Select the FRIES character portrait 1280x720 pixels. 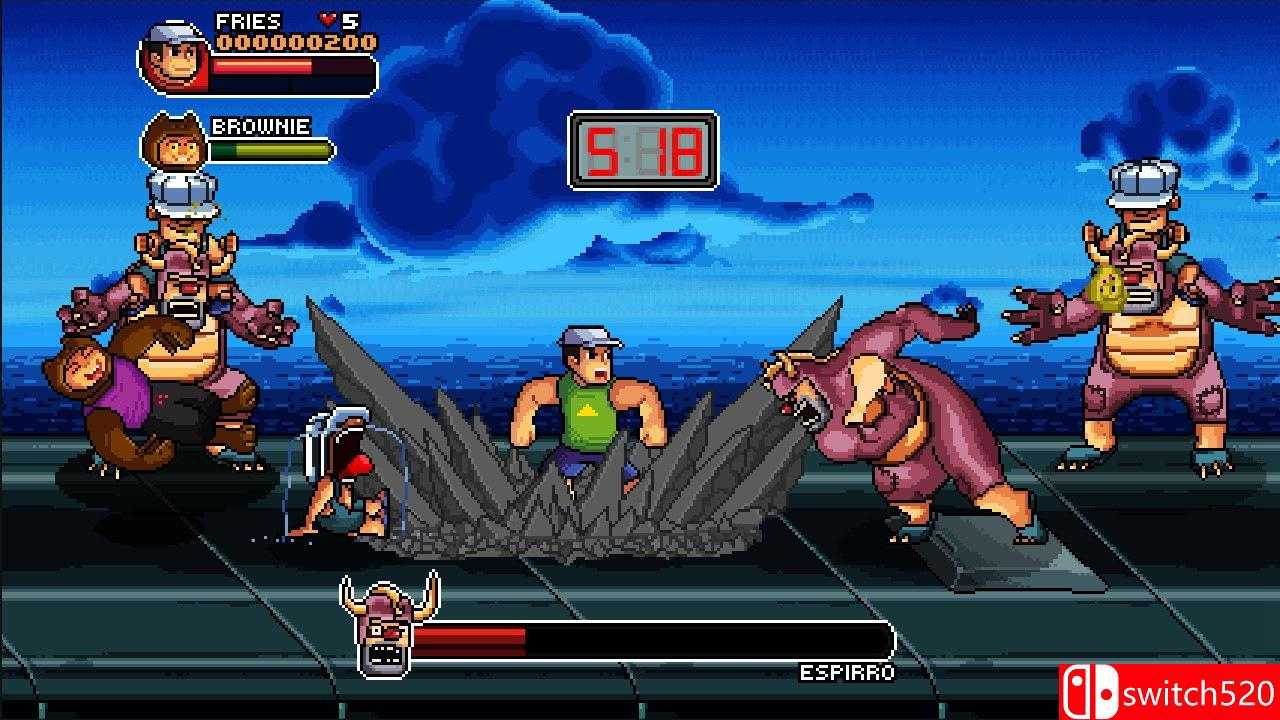(172, 58)
